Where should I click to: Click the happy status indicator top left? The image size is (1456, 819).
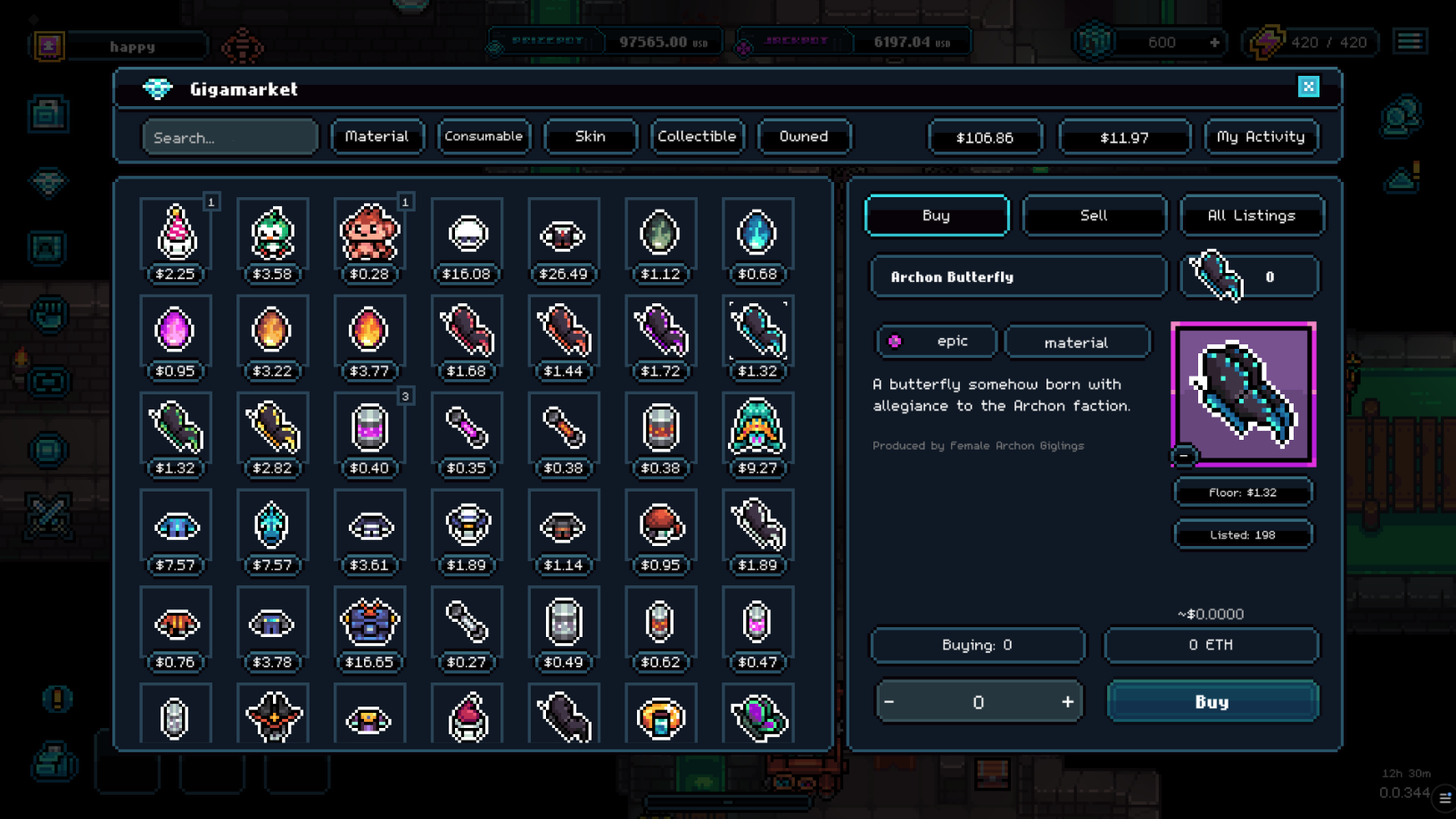[130, 45]
